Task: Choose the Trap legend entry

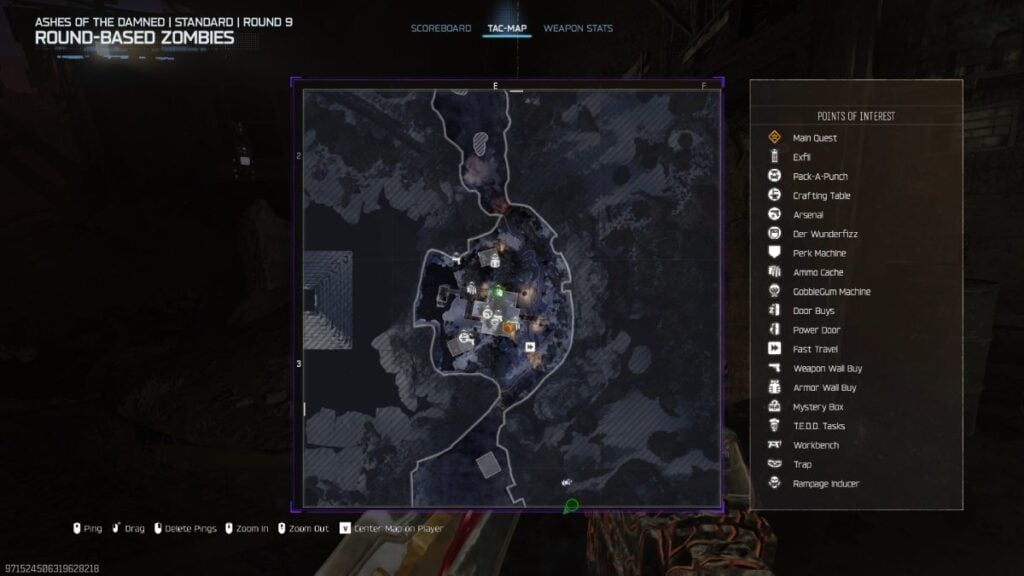Action: coord(802,464)
